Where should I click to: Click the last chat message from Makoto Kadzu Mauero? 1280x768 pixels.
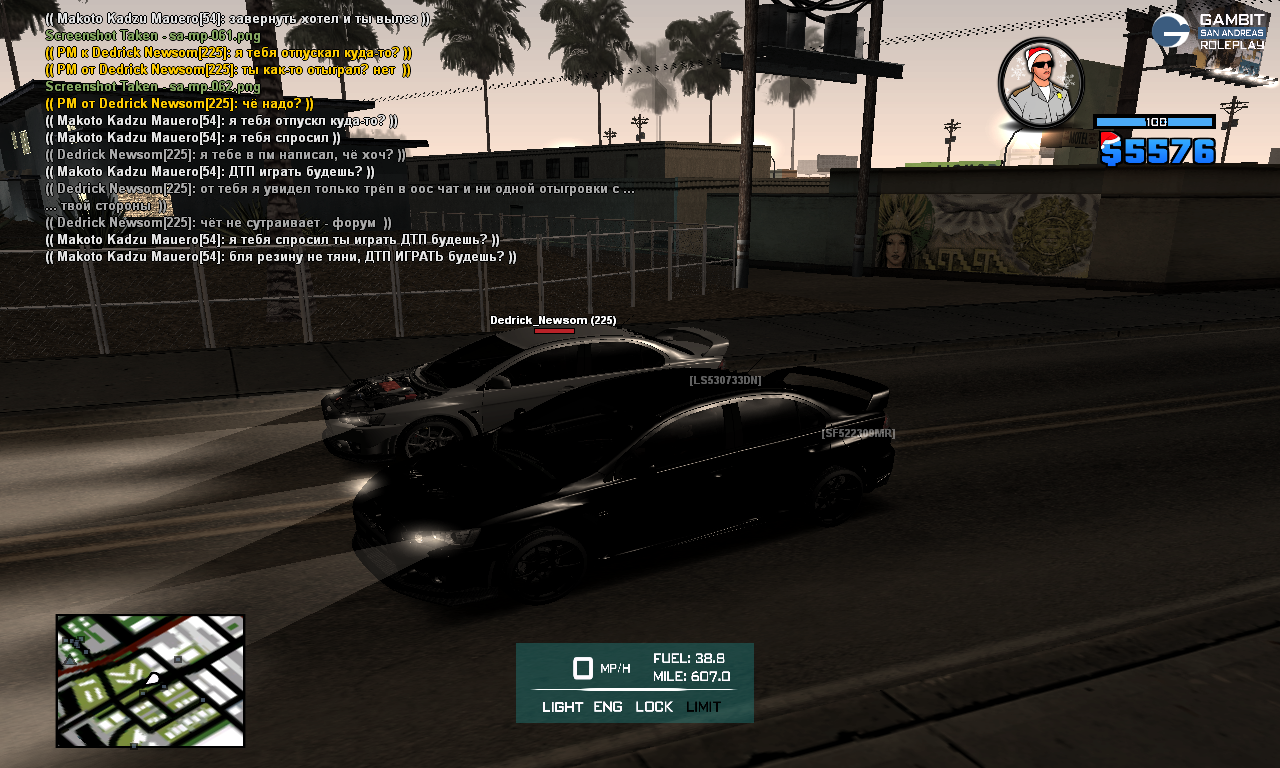pos(281,257)
